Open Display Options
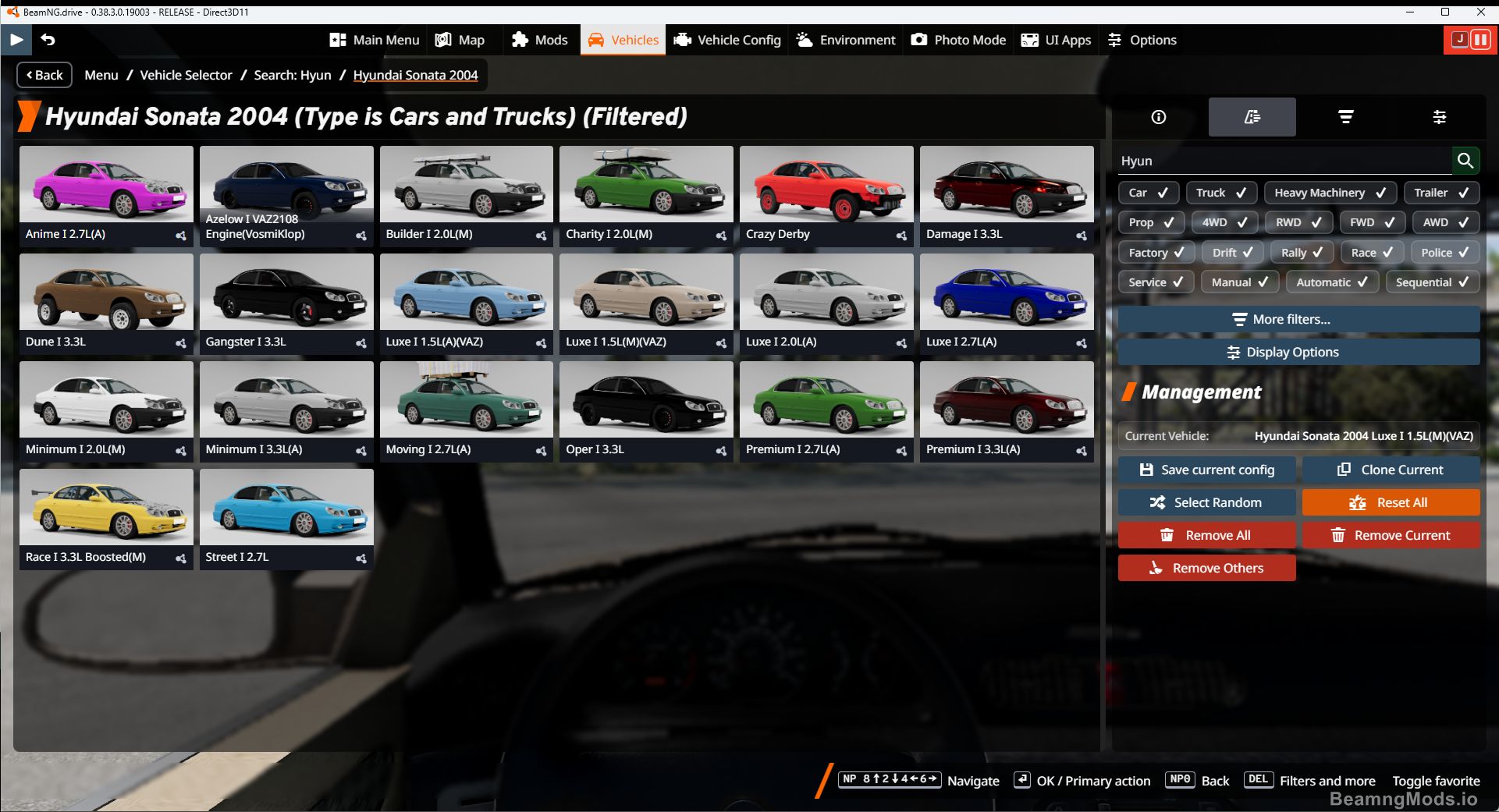The image size is (1499, 812). point(1298,352)
